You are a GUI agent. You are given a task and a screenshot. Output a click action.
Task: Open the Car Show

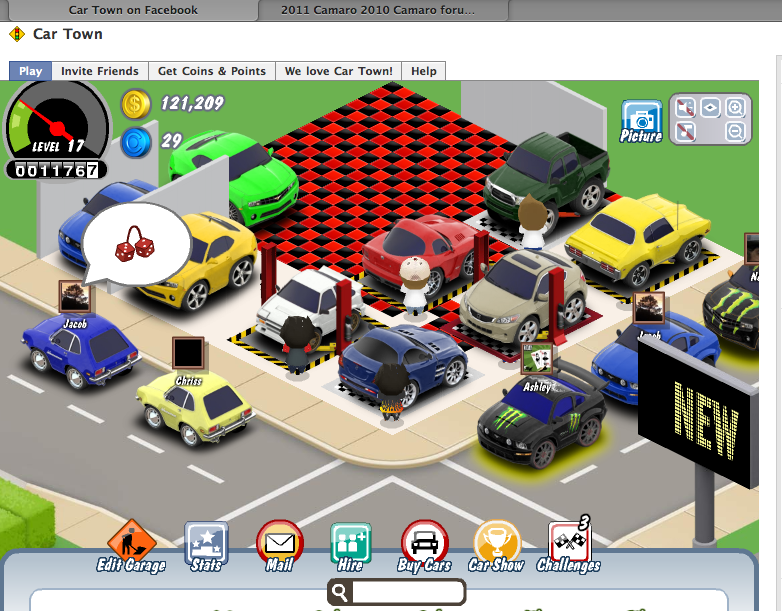(x=496, y=543)
